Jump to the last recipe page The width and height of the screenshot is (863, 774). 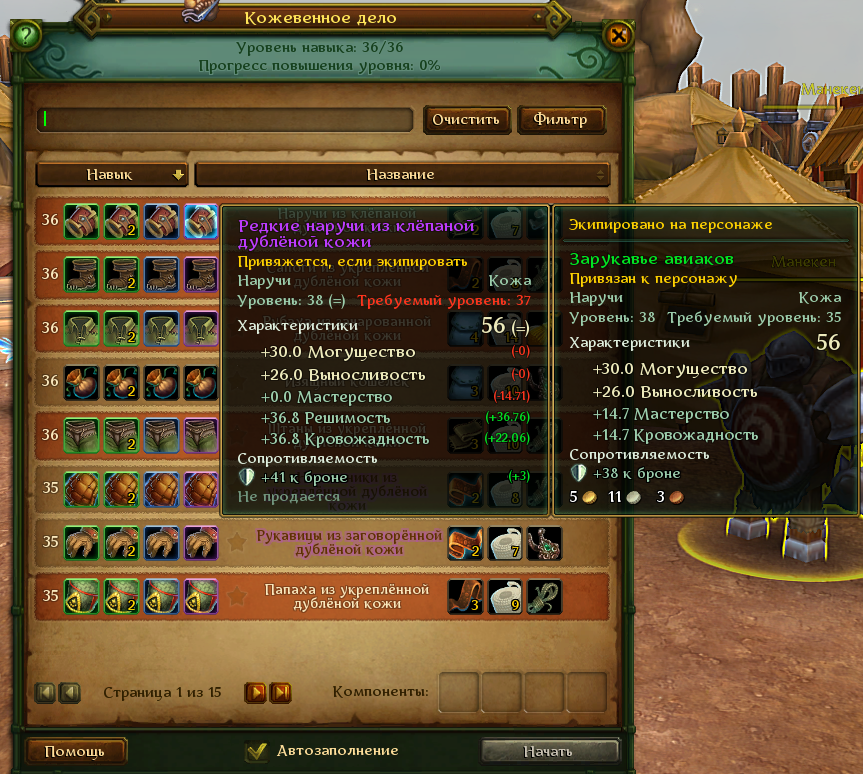click(280, 691)
